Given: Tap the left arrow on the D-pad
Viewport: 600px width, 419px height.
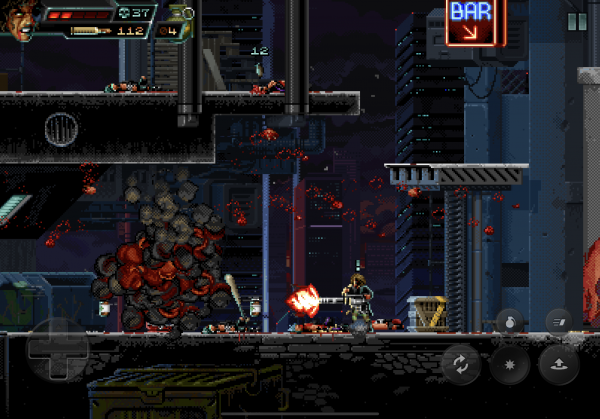Looking at the screenshot, I should point(36,351).
